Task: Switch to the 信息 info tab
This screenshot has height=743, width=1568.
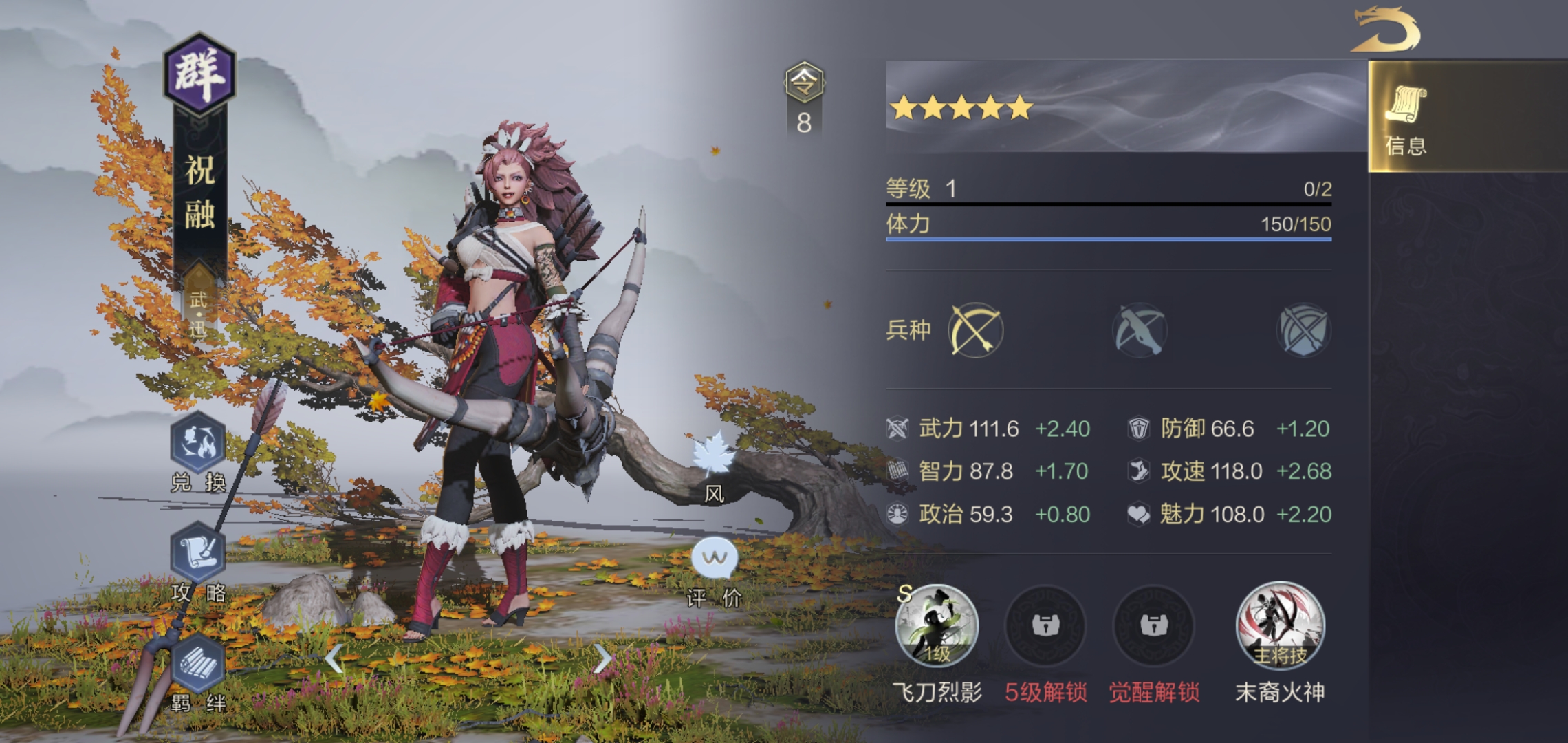Action: pos(1406,117)
